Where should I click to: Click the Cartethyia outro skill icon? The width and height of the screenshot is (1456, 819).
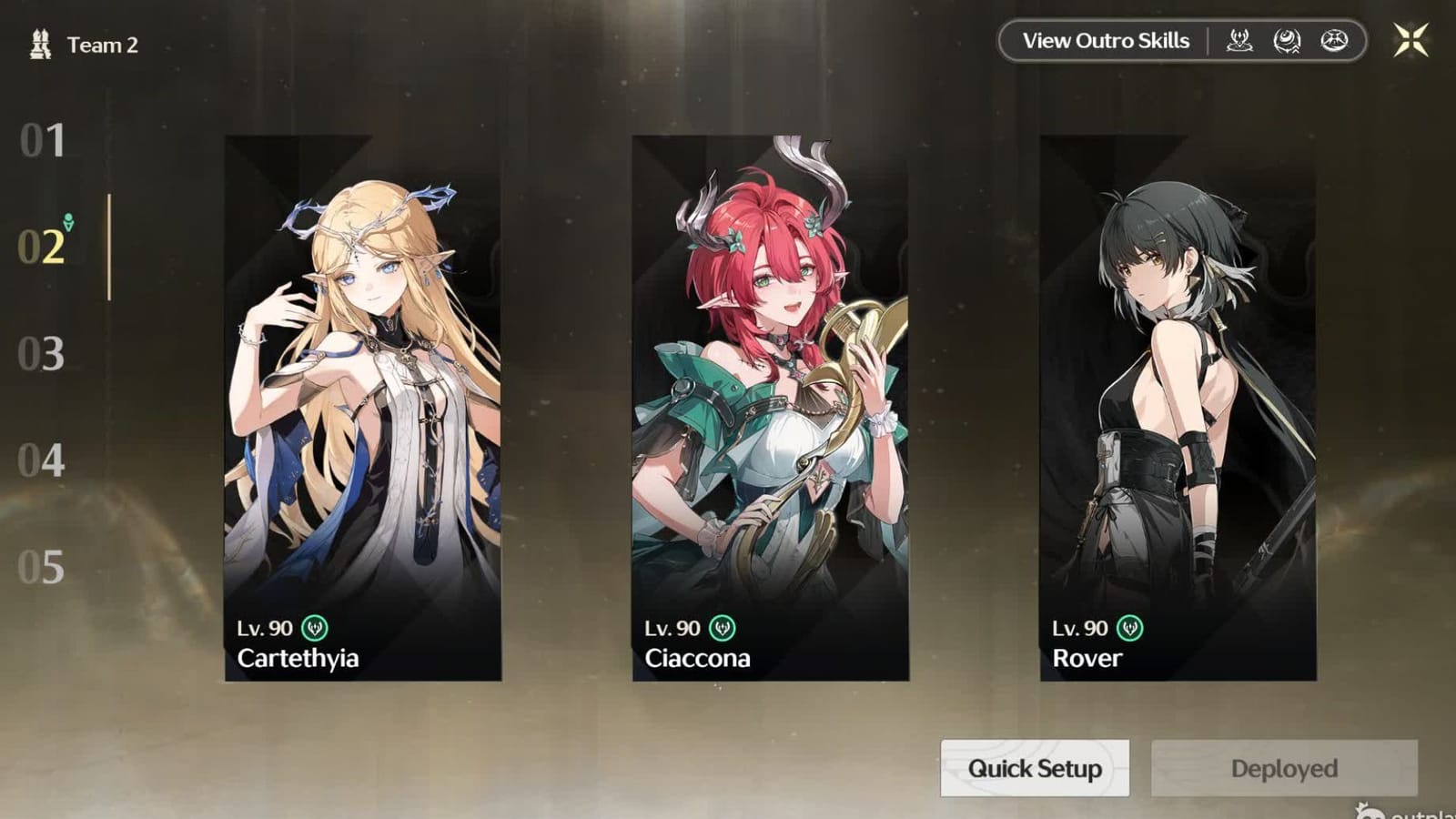coord(1239,40)
